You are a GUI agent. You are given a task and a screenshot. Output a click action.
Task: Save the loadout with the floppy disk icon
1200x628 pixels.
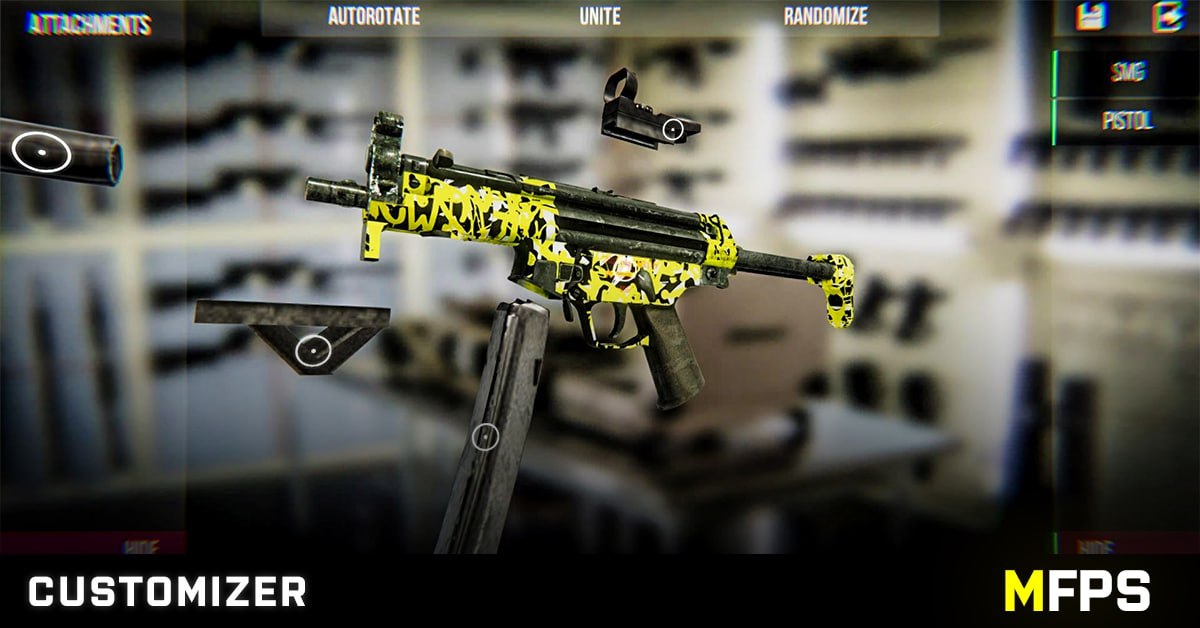(1089, 17)
